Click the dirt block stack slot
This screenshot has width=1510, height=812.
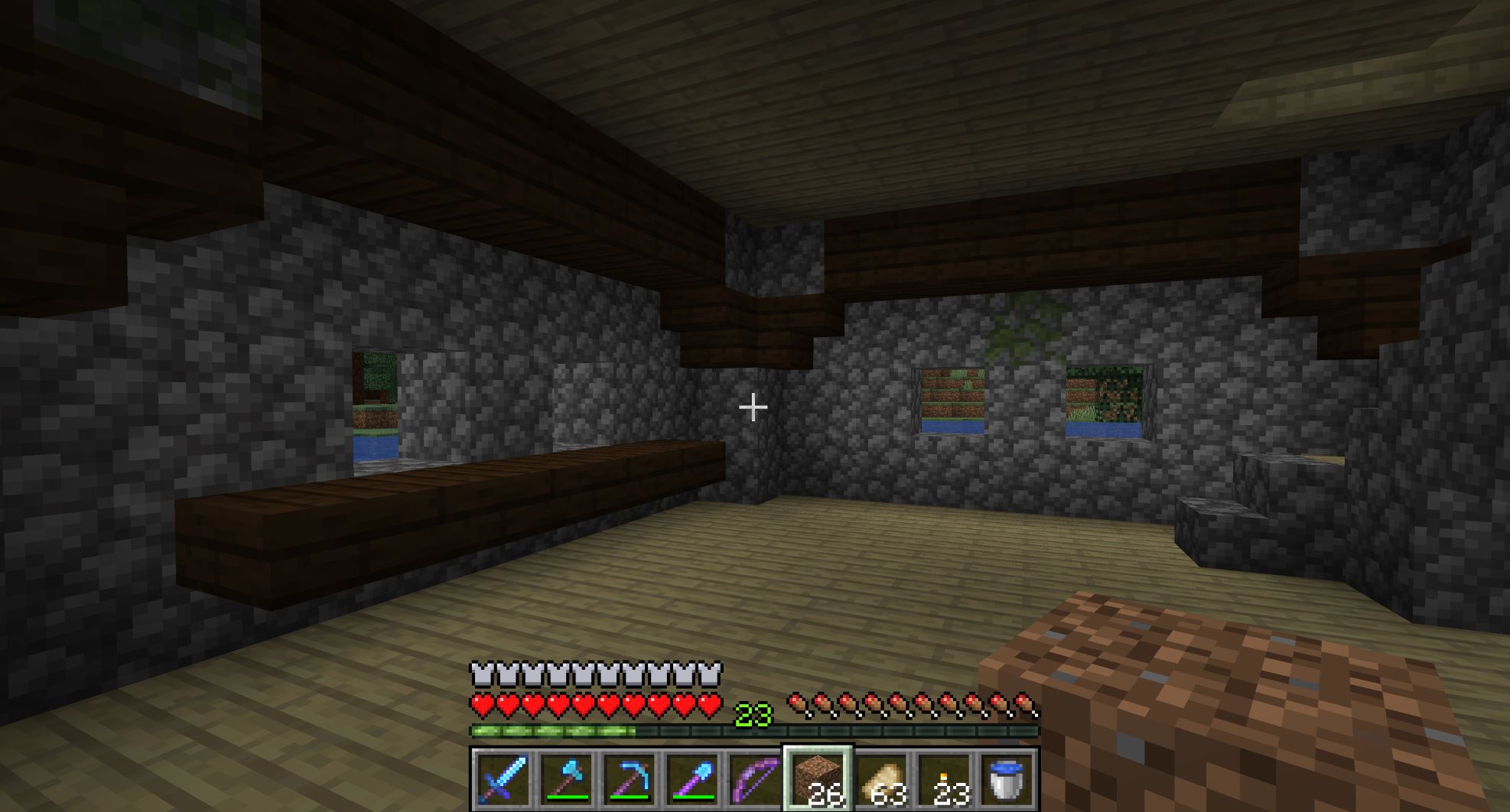click(x=817, y=779)
